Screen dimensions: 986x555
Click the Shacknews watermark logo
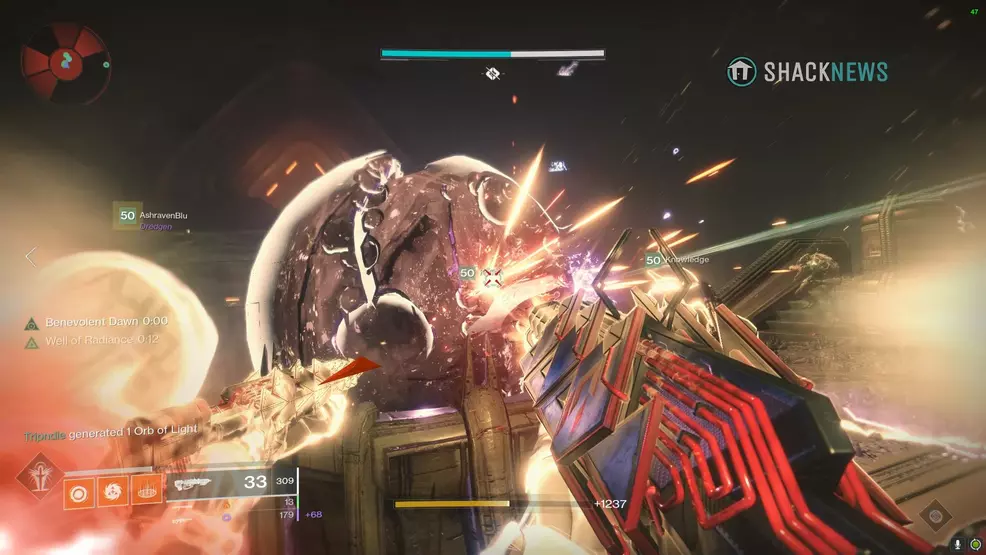tap(808, 72)
